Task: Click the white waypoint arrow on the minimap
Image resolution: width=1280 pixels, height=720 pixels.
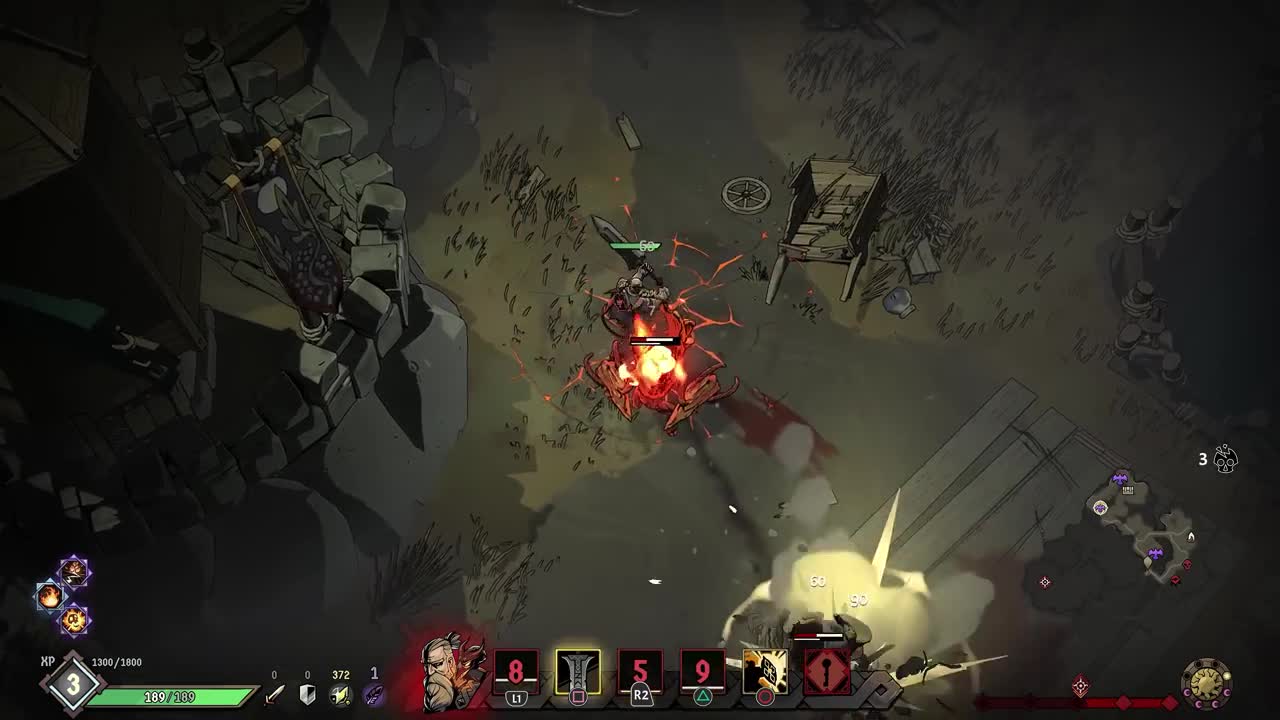Action: tap(1191, 537)
